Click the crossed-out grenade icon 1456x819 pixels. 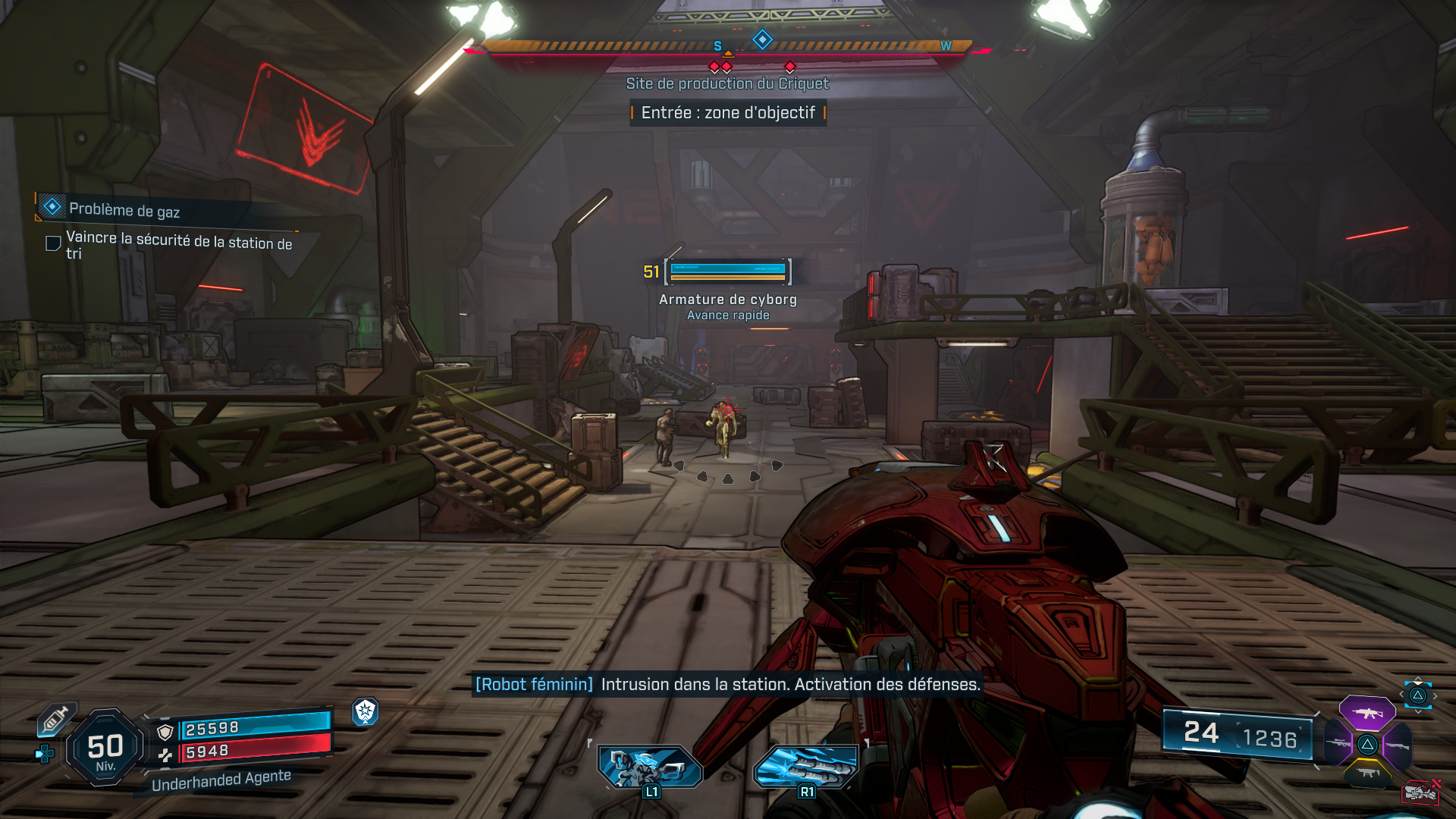pyautogui.click(x=1420, y=792)
